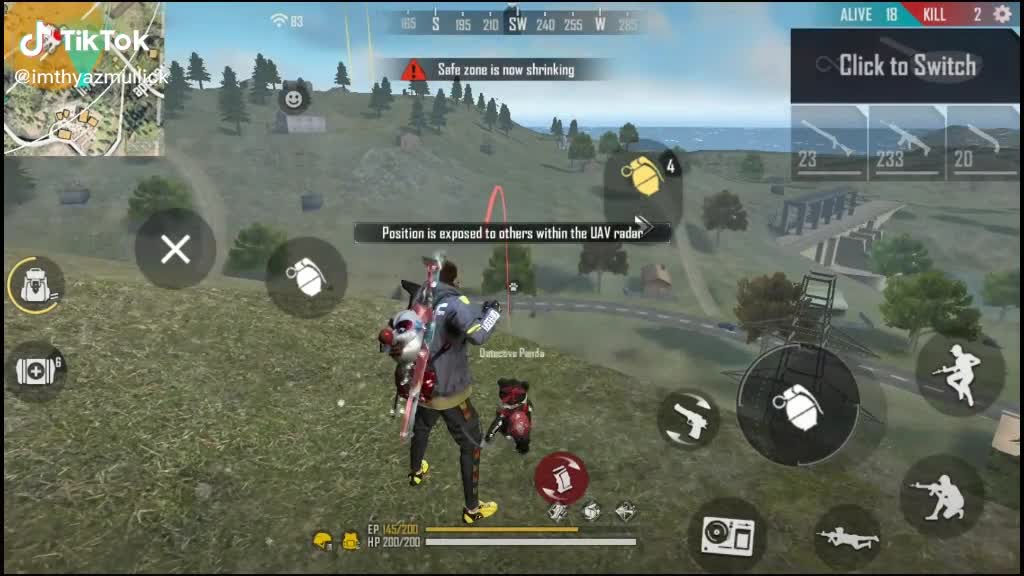Image resolution: width=1024 pixels, height=576 pixels.
Task: Select the yellow grenade with count 4
Action: coord(644,177)
